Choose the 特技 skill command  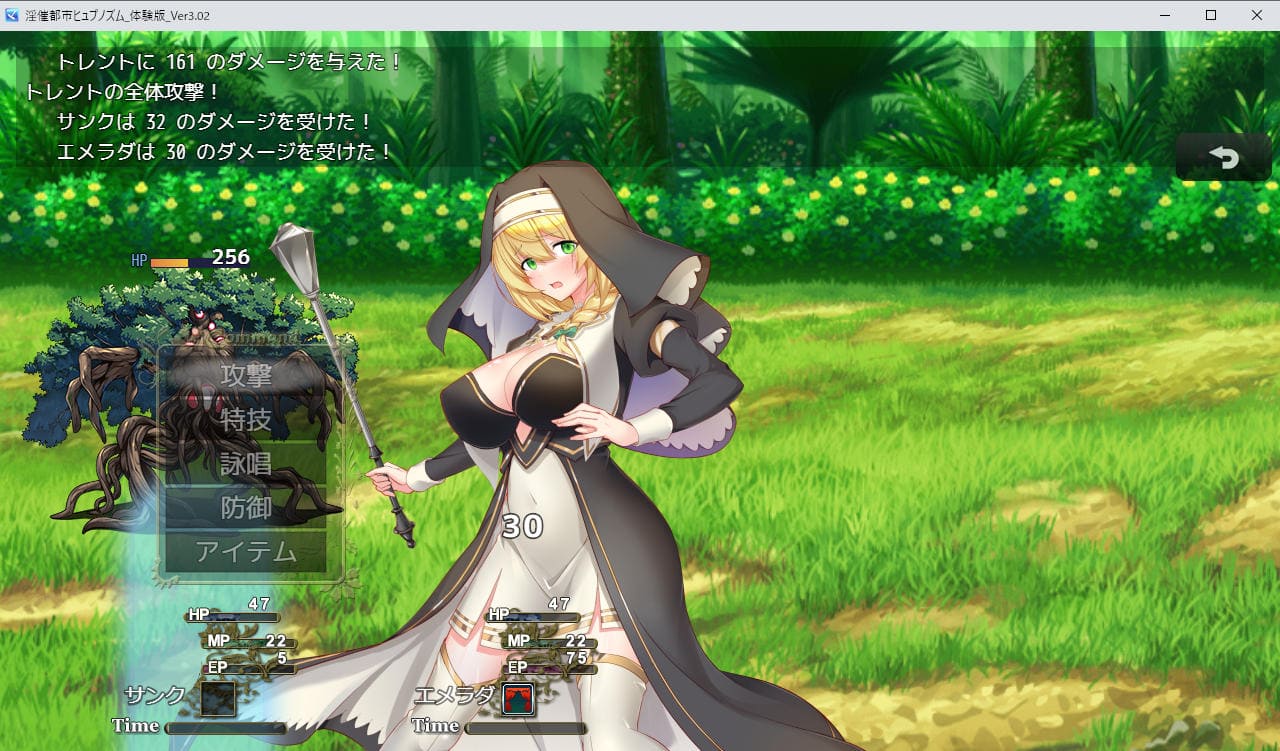tap(246, 420)
